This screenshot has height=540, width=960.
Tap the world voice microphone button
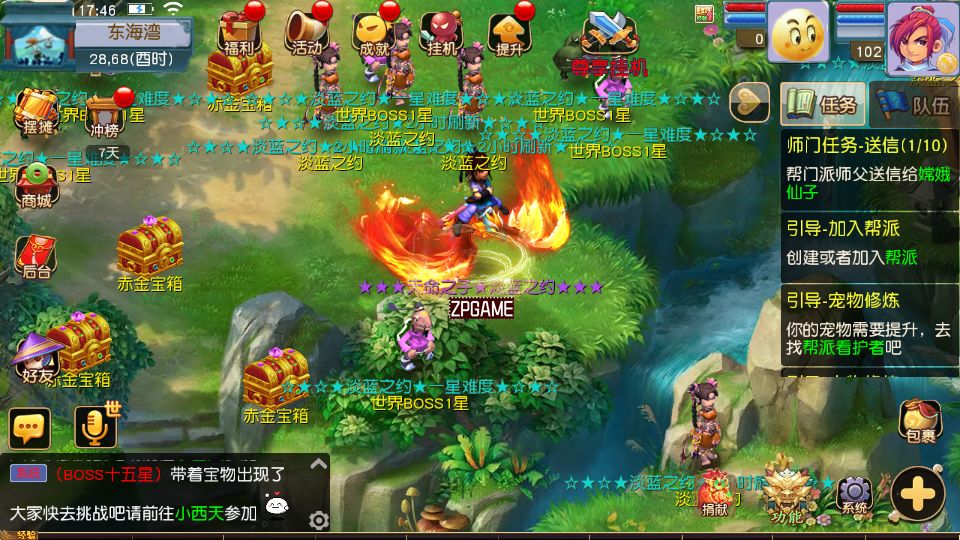[96, 428]
